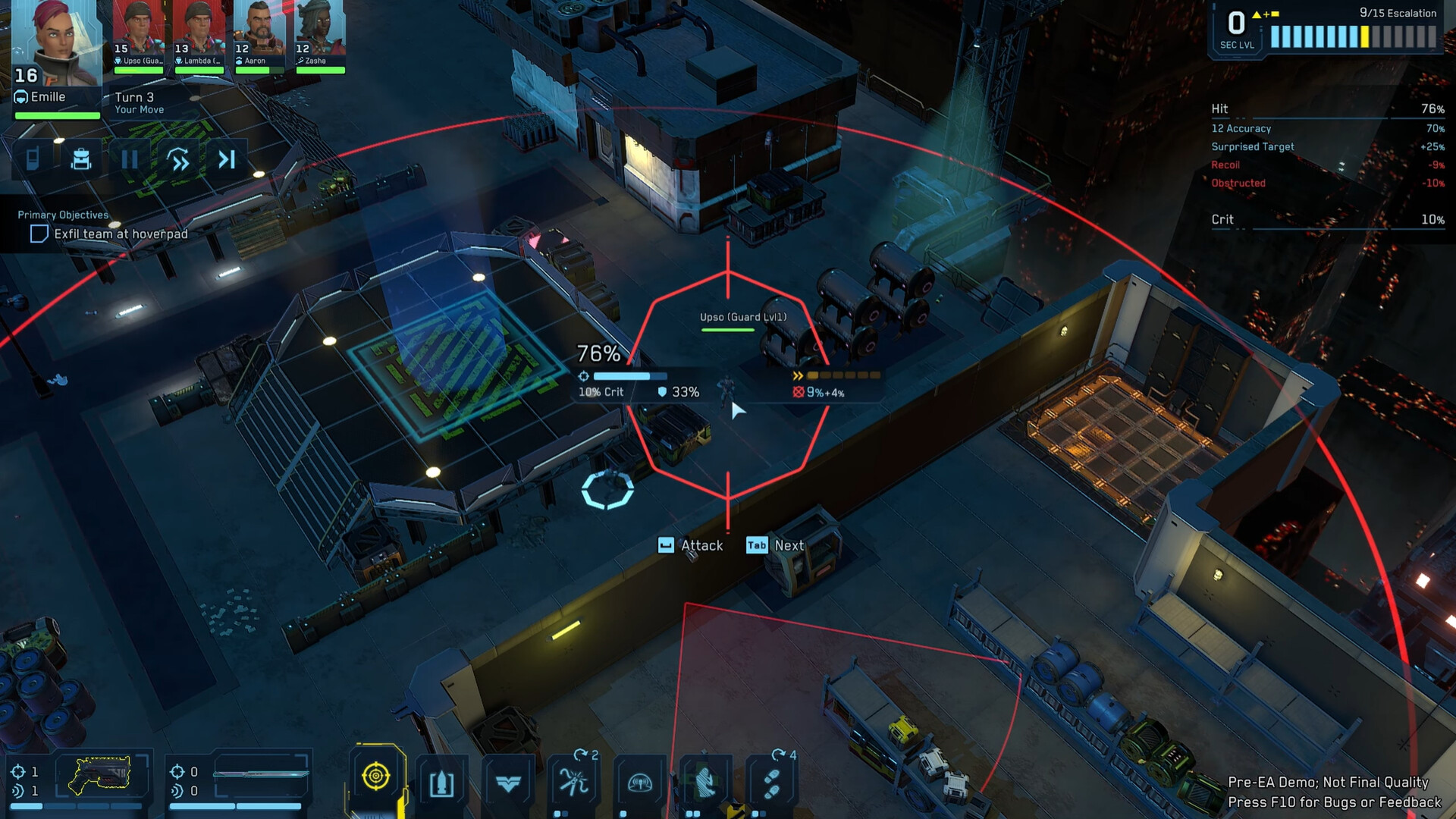The width and height of the screenshot is (1456, 819).
Task: Confirm the Attack command on Upso
Action: (x=692, y=545)
